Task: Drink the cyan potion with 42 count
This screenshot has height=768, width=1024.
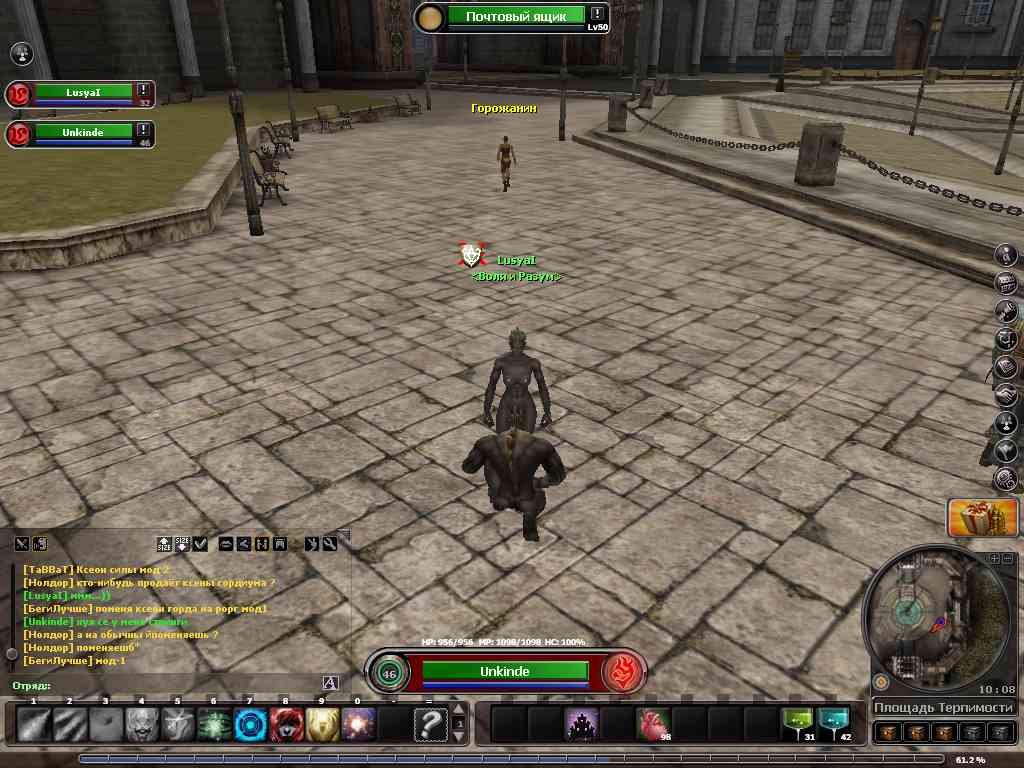Action: pos(833,724)
